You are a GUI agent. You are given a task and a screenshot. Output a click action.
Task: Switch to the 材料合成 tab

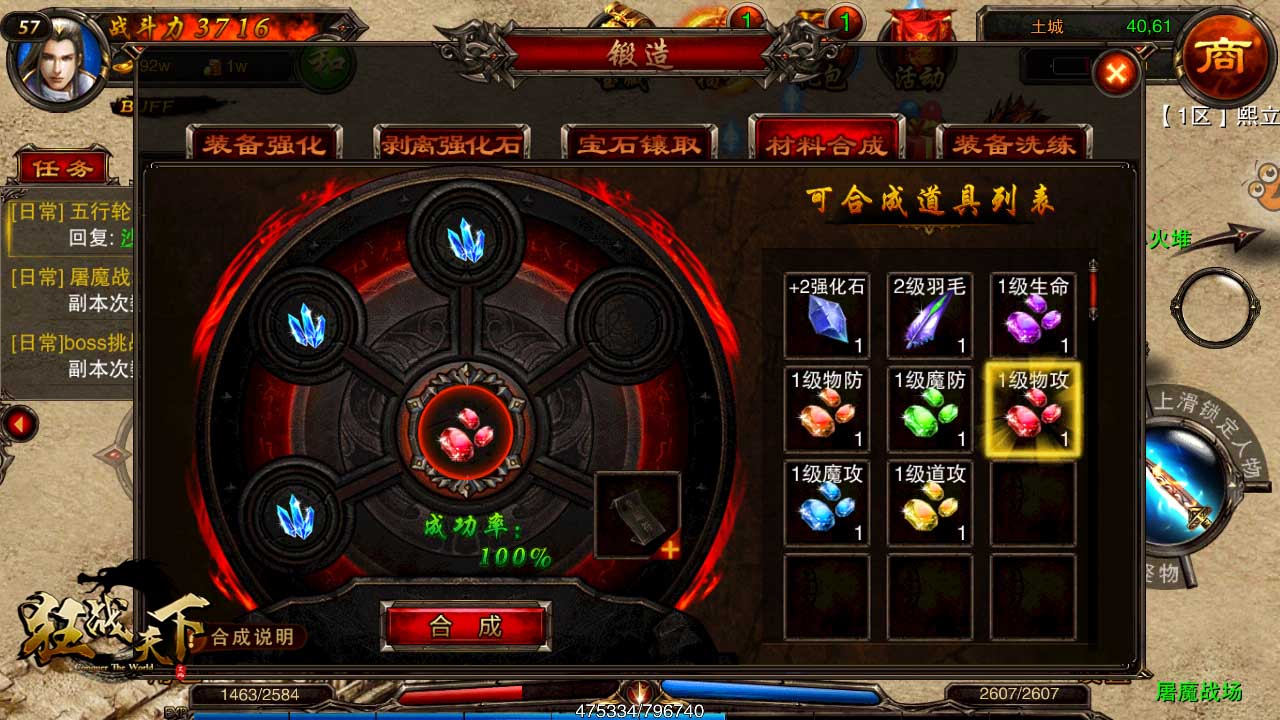coord(826,145)
